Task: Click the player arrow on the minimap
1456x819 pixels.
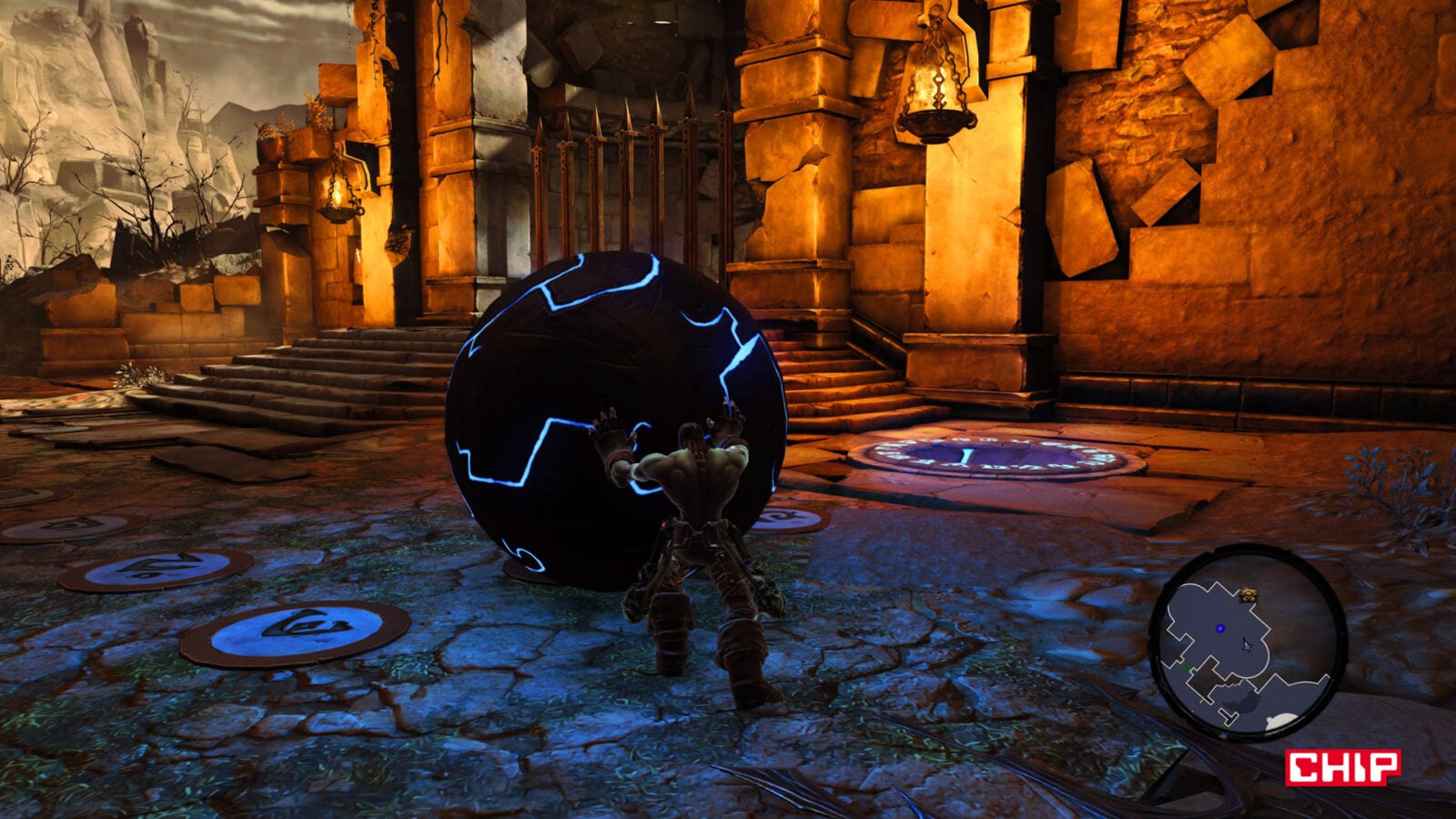Action: (1247, 644)
